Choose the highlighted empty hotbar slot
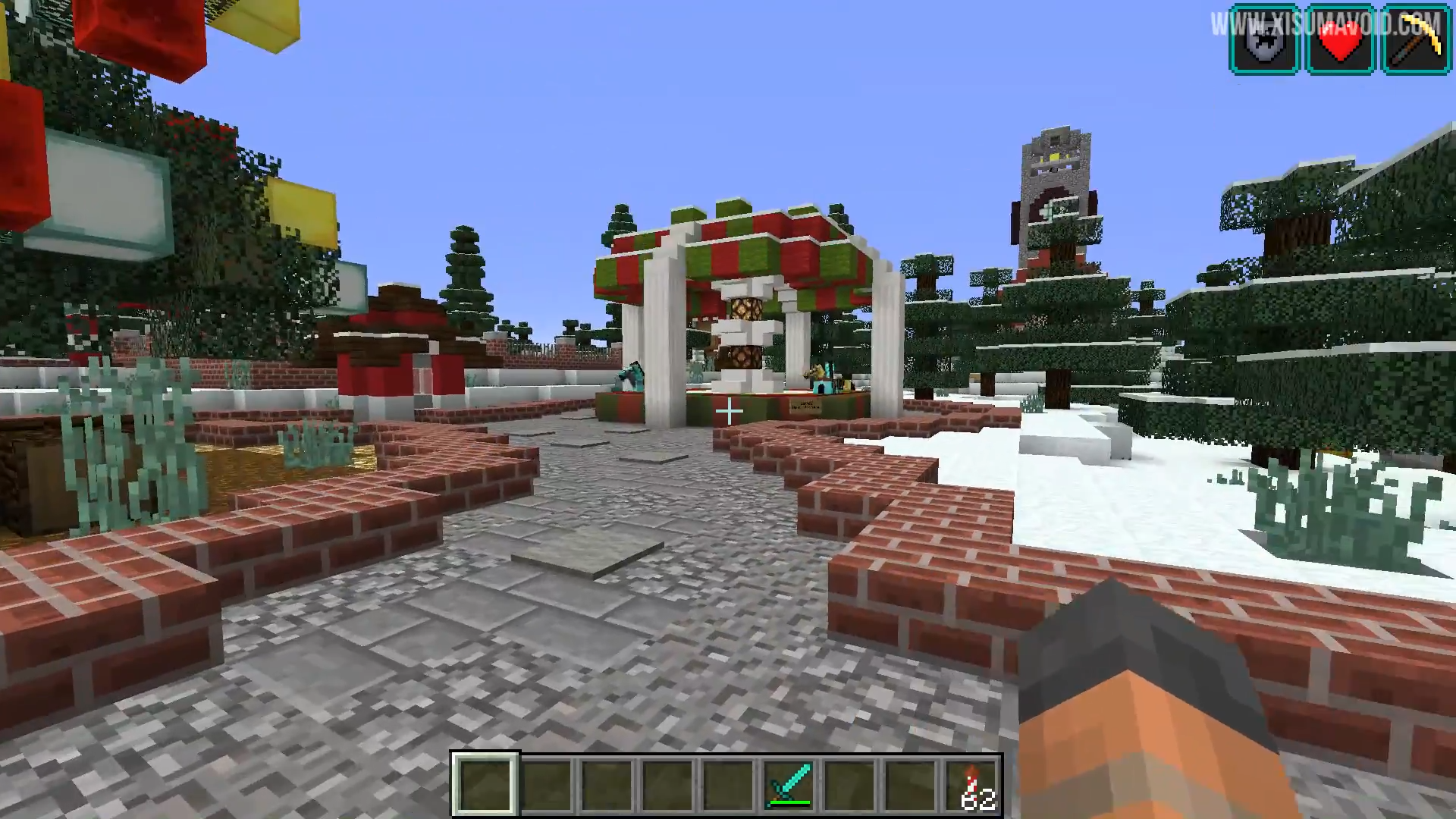Screen dimensions: 1456x819 pyautogui.click(x=485, y=785)
